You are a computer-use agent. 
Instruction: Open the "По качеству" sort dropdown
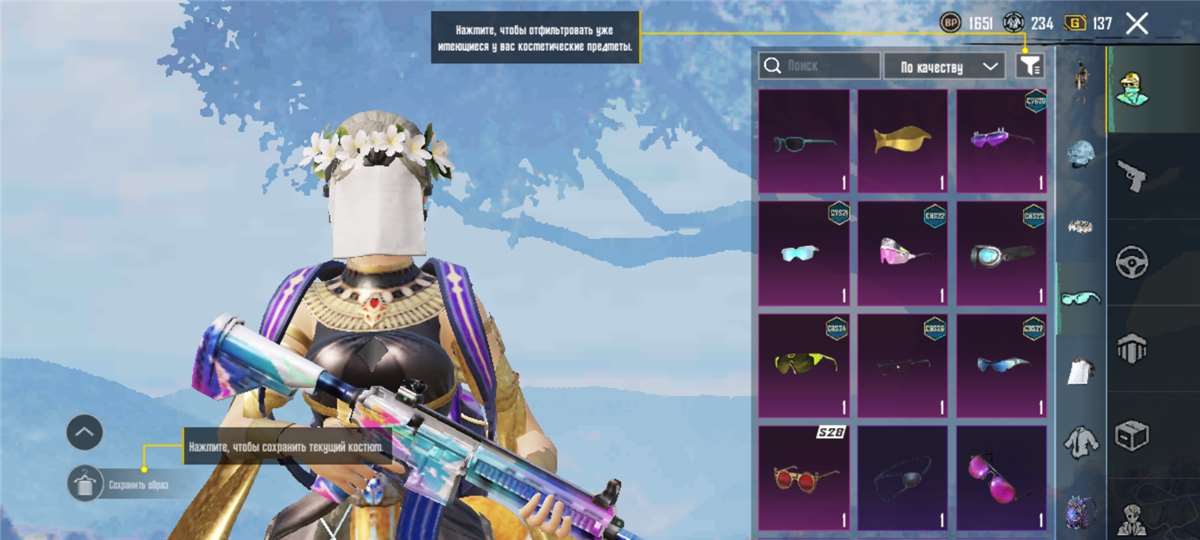(944, 66)
